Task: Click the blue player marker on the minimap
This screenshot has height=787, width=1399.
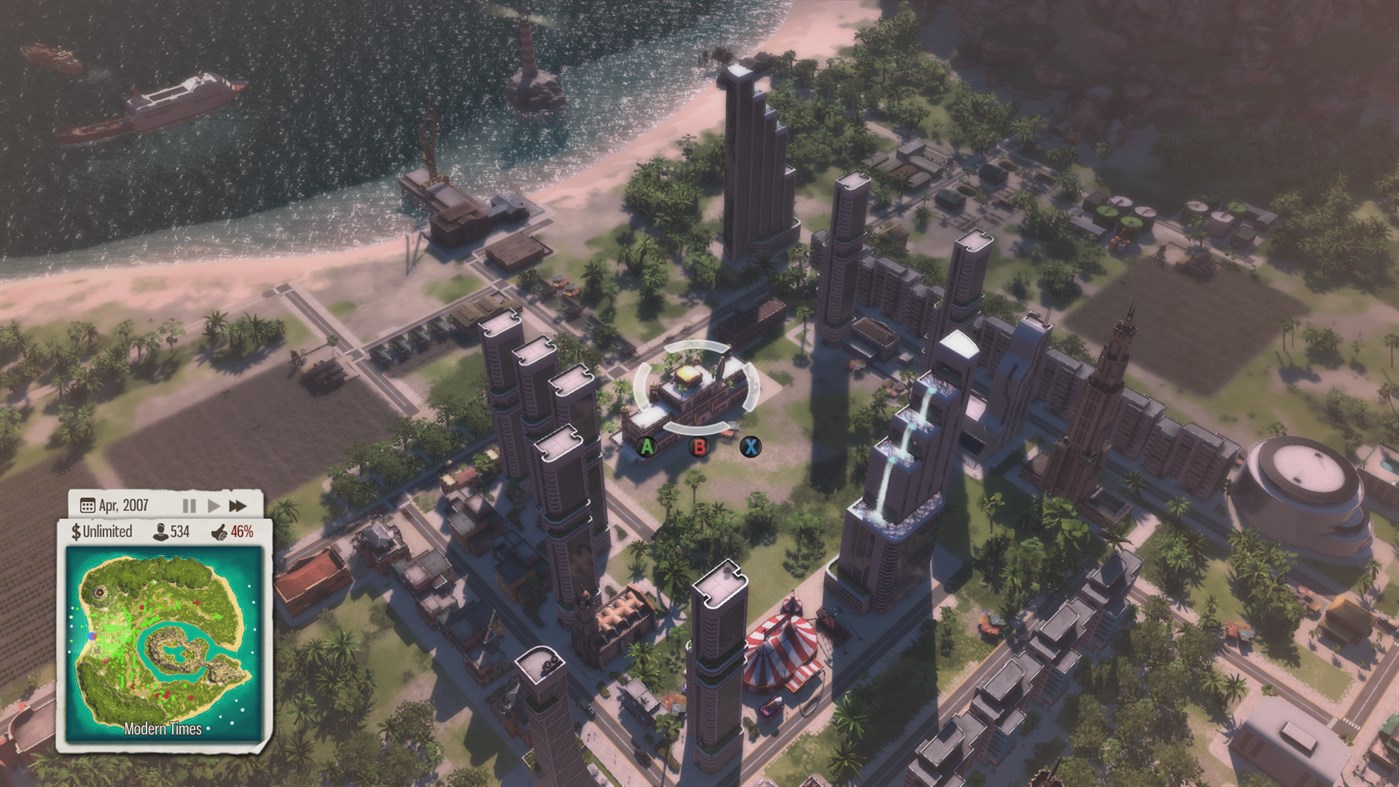Action: [x=91, y=637]
